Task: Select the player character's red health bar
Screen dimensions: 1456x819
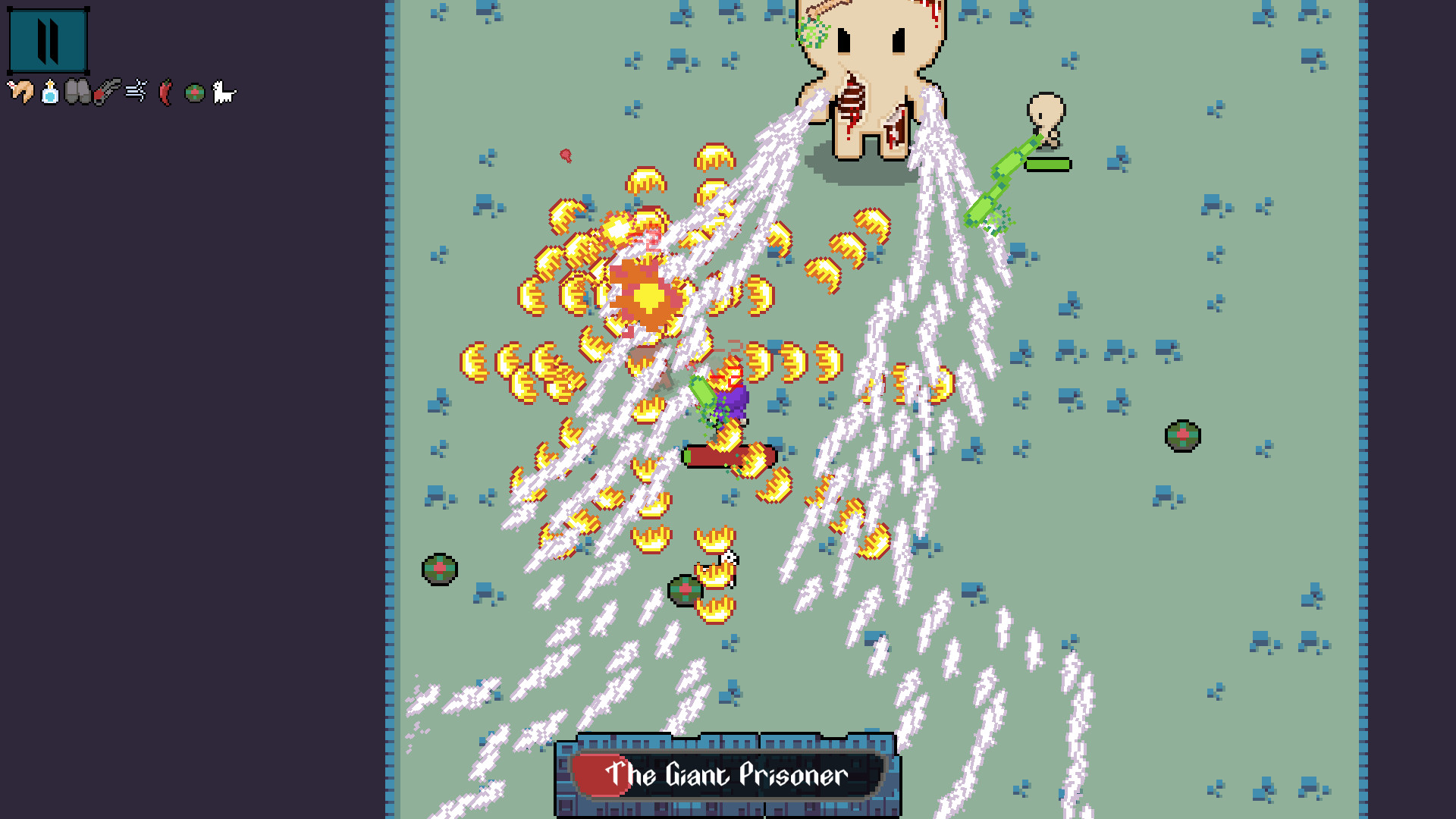Action: pyautogui.click(x=729, y=456)
